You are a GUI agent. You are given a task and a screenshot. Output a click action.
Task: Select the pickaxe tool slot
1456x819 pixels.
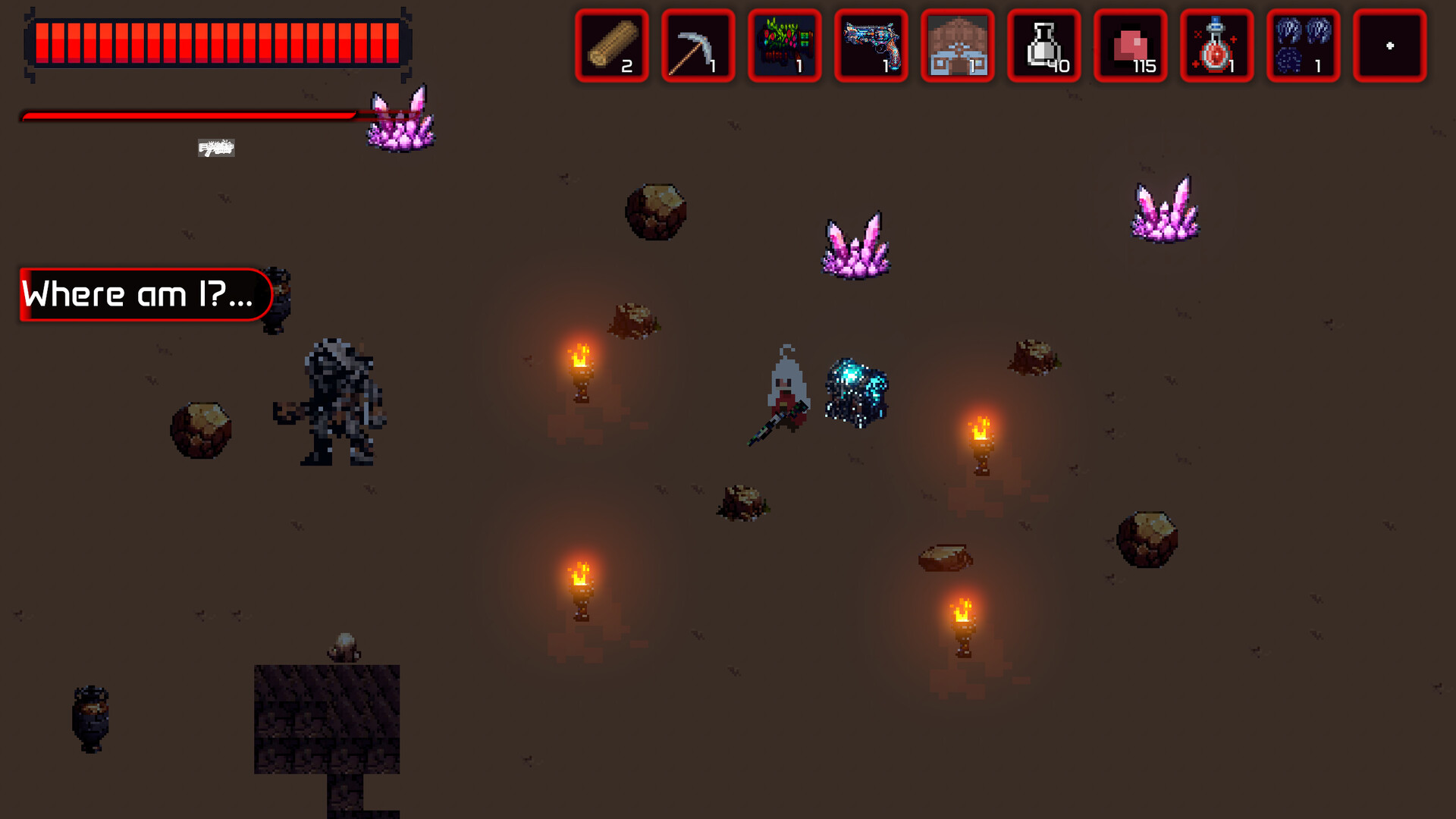click(698, 47)
